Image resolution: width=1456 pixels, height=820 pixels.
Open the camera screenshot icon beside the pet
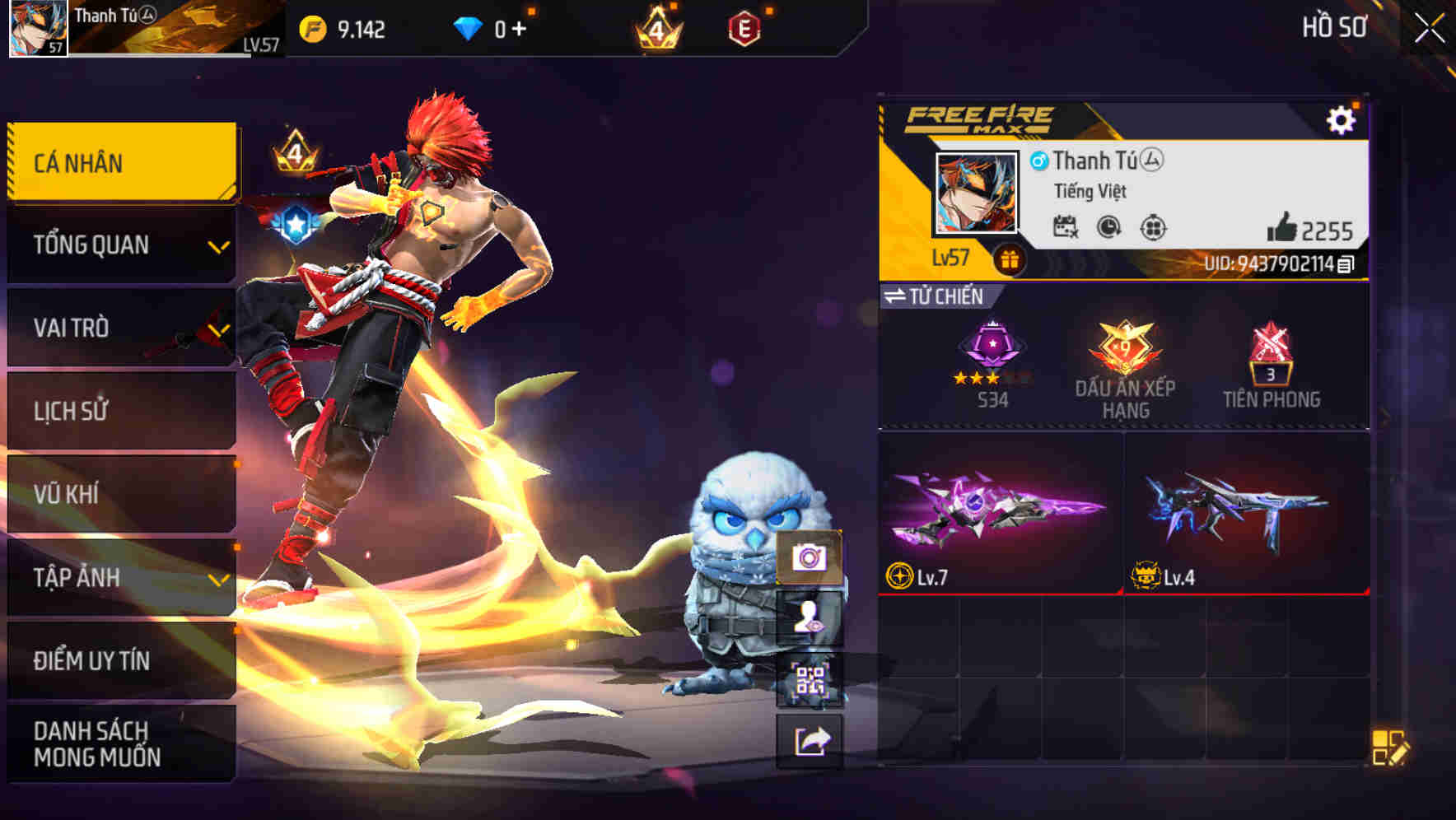point(810,558)
